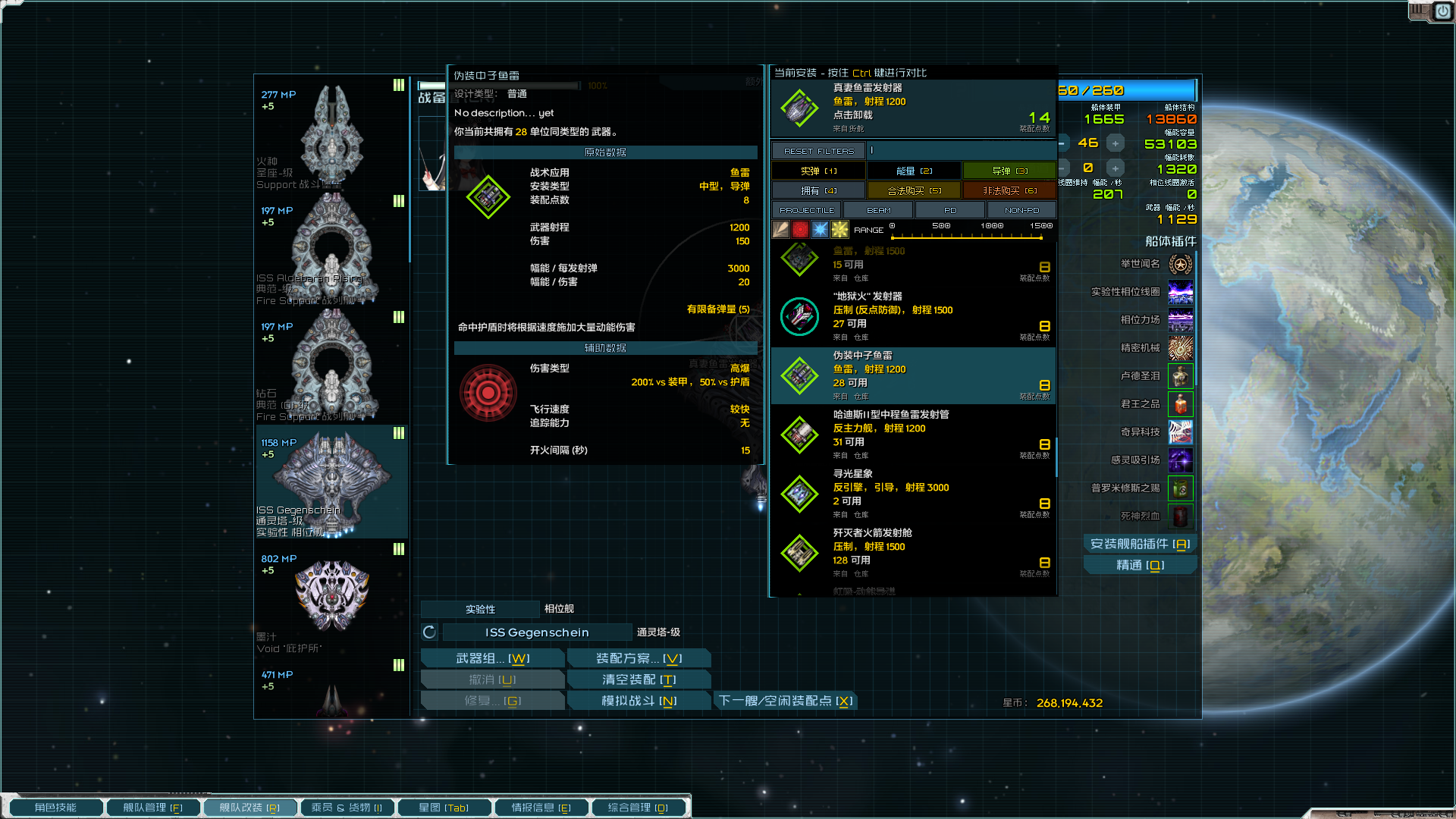
Task: Enable the PROJECTILE filter
Action: [x=807, y=210]
